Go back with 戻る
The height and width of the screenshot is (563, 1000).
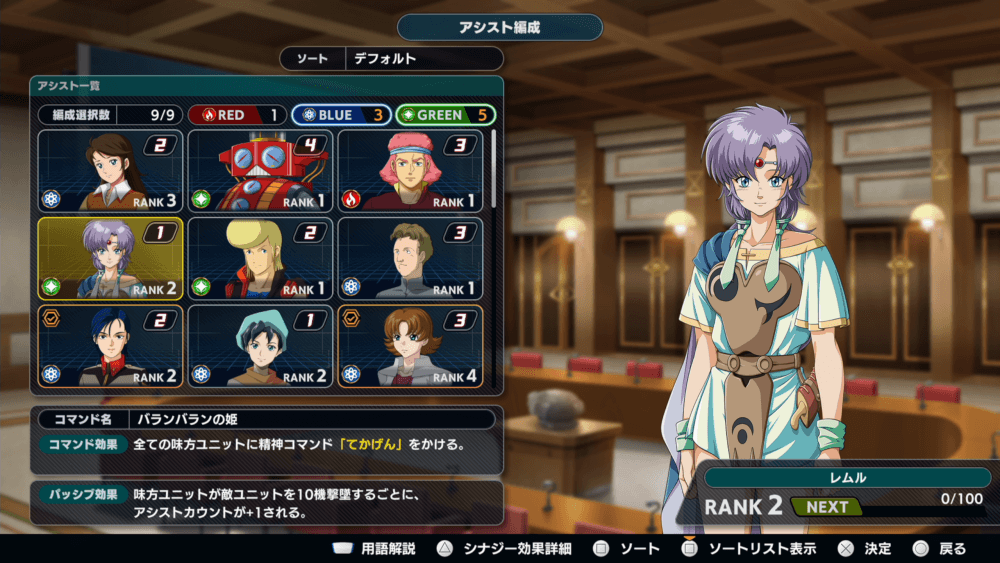tap(940, 549)
